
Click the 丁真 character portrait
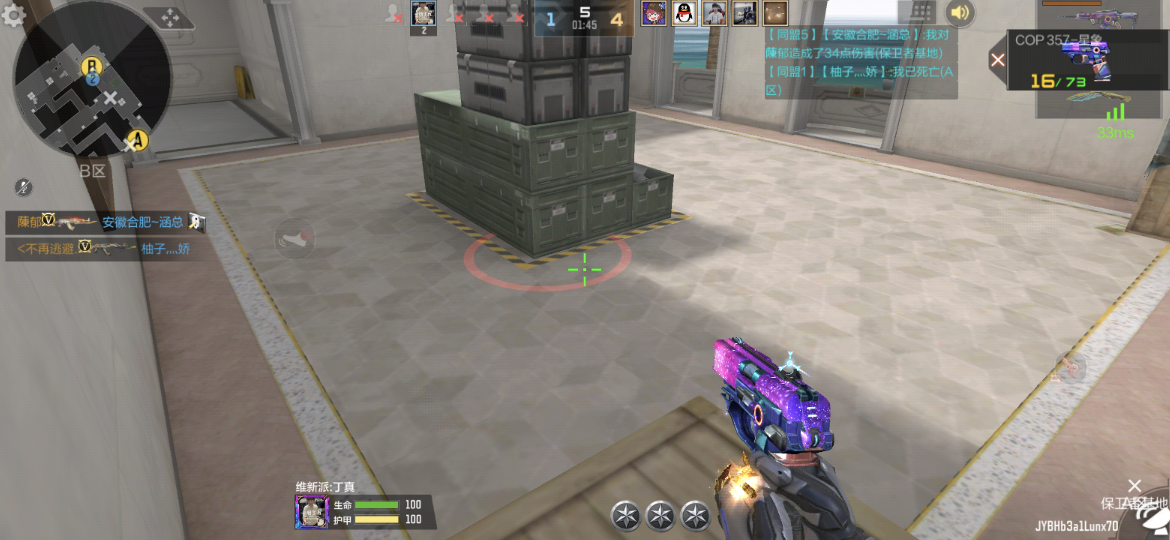click(312, 512)
